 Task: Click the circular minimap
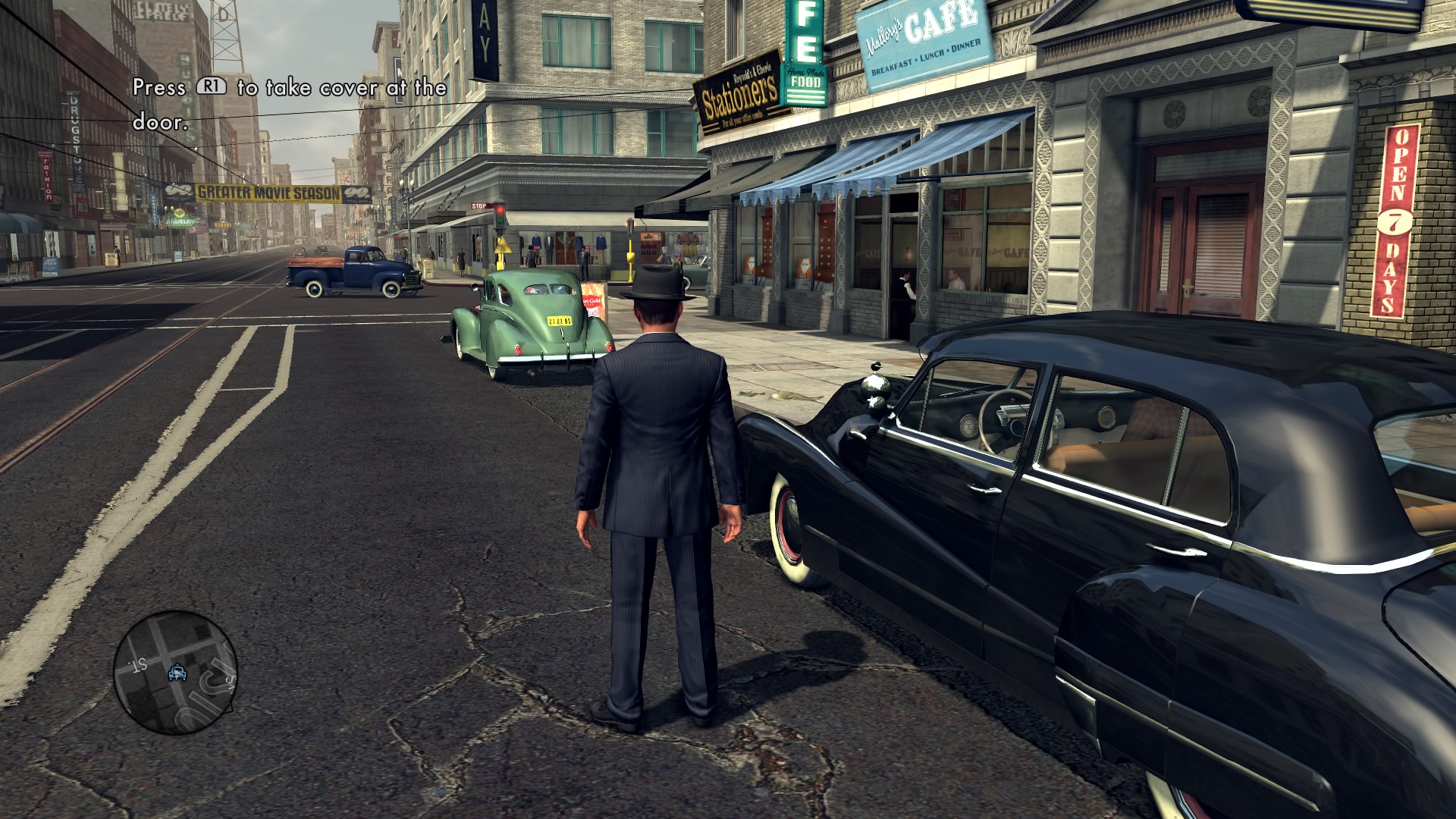point(175,672)
